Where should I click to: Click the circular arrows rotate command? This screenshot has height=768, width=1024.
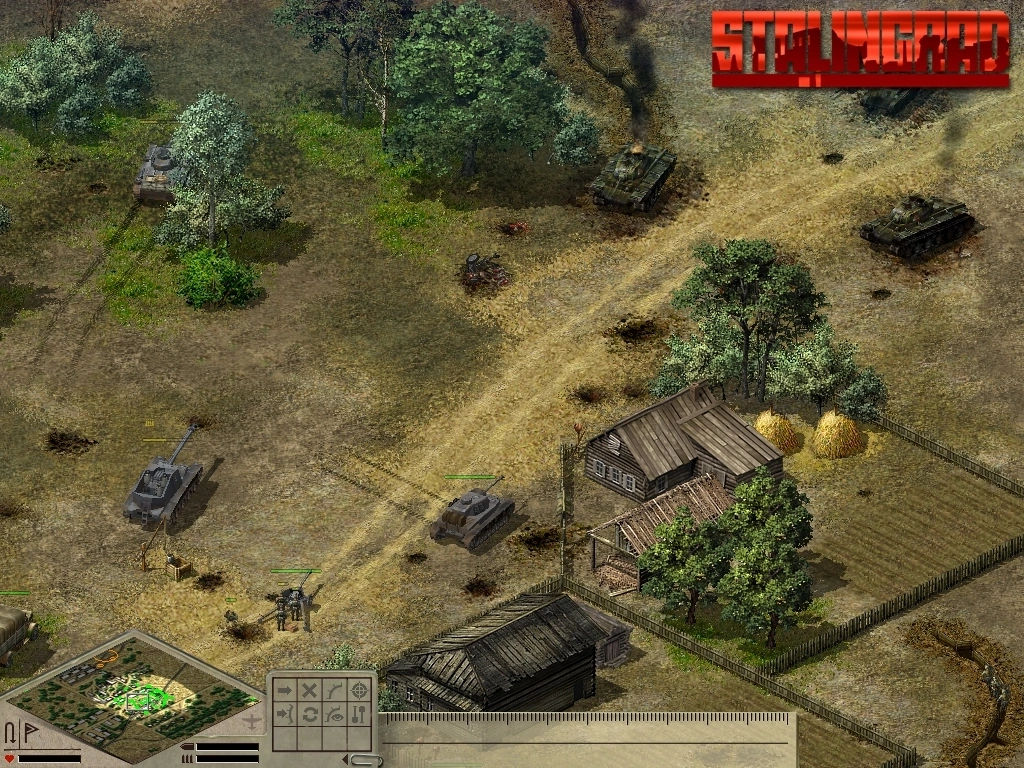click(310, 714)
